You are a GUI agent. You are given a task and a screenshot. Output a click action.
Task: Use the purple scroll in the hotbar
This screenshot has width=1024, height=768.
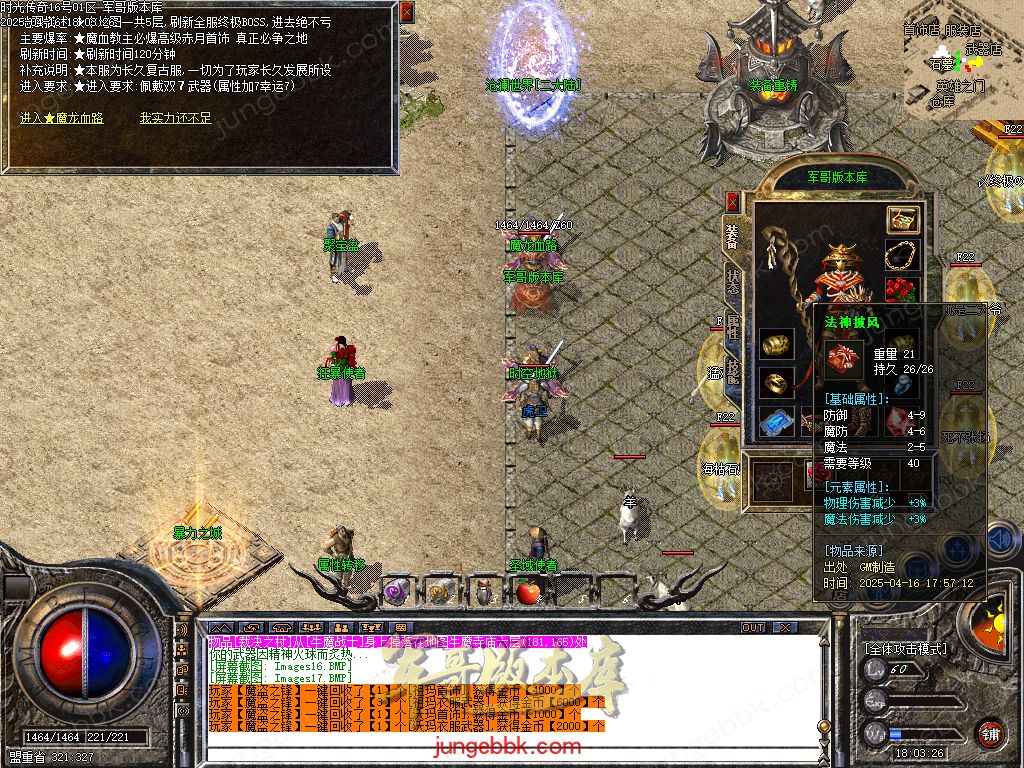tap(397, 590)
